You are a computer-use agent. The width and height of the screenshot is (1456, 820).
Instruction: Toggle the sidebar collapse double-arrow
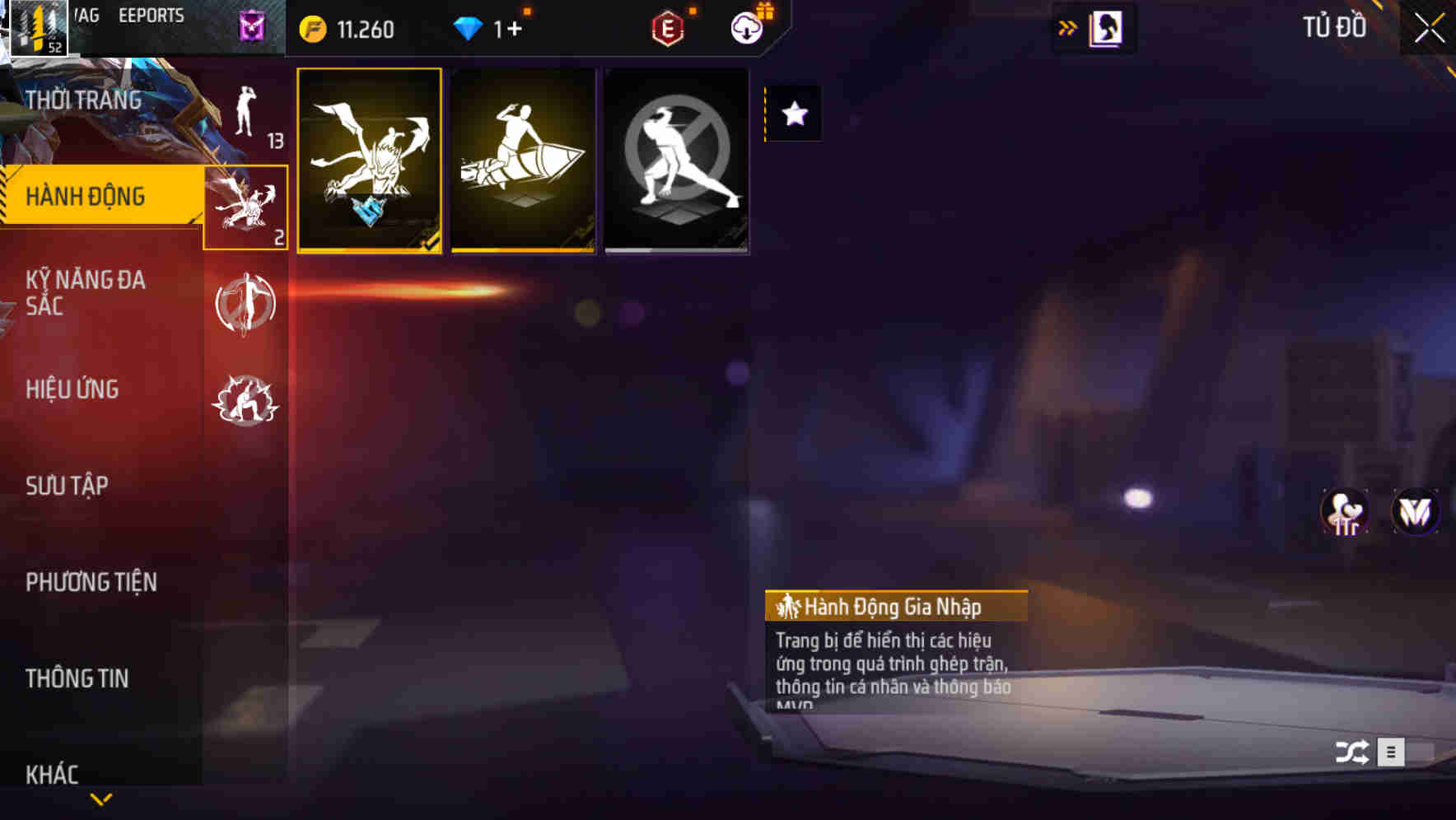[x=1068, y=27]
